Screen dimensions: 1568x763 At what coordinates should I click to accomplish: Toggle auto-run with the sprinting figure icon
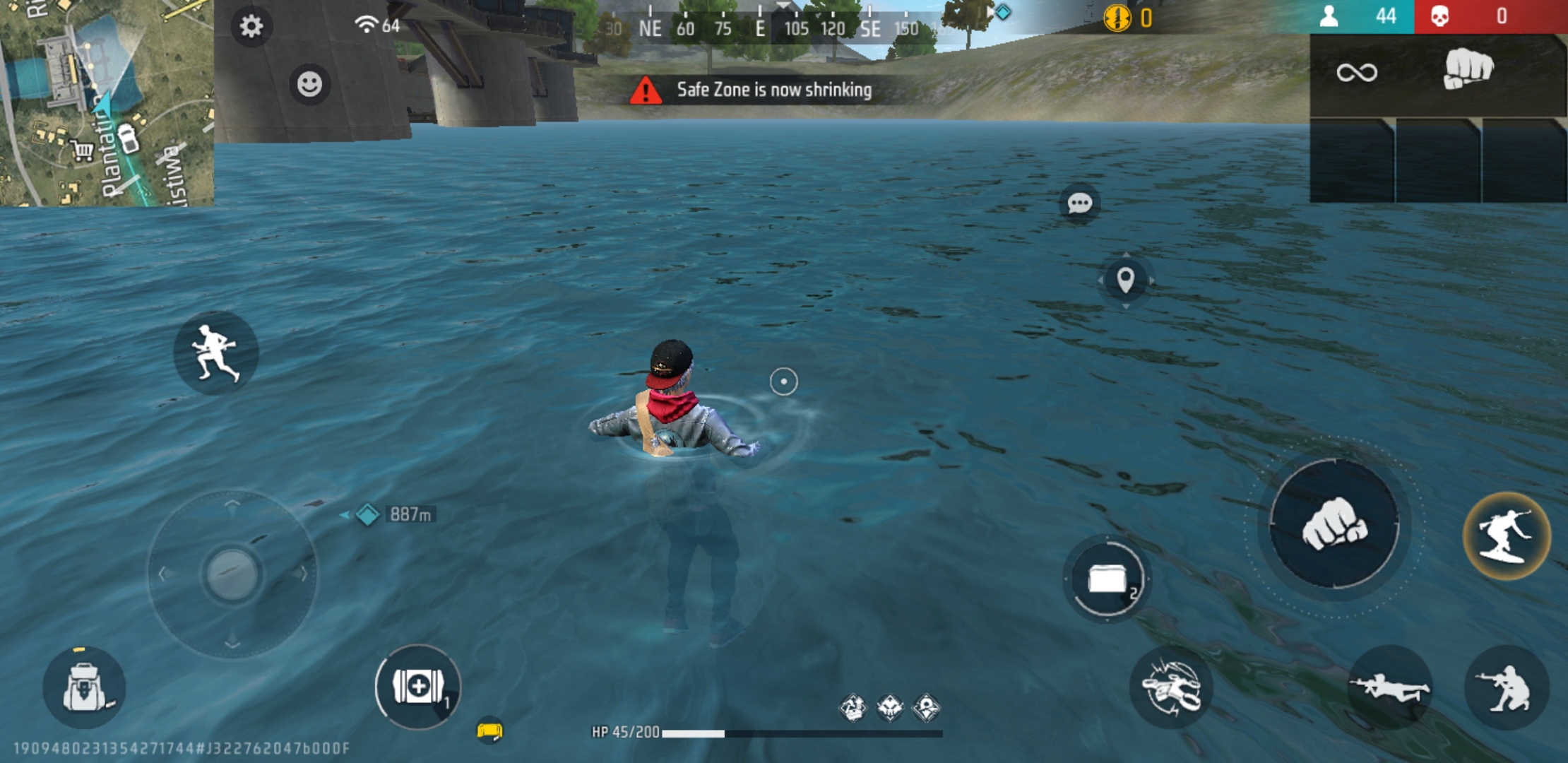(215, 353)
